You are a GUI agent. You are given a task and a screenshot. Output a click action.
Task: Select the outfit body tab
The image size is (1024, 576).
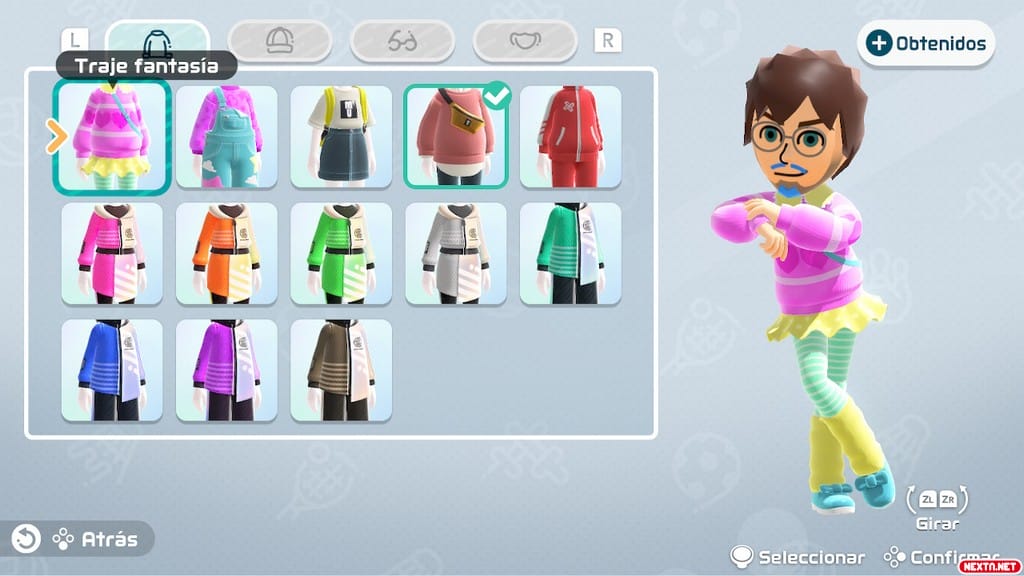coord(157,41)
